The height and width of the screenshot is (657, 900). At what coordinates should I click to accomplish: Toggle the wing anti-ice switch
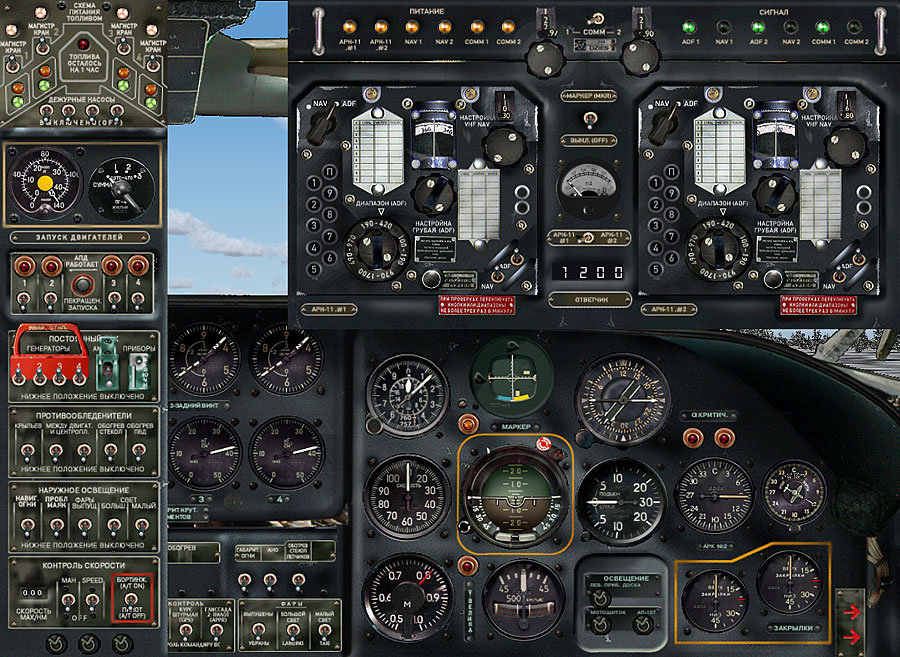tap(25, 449)
